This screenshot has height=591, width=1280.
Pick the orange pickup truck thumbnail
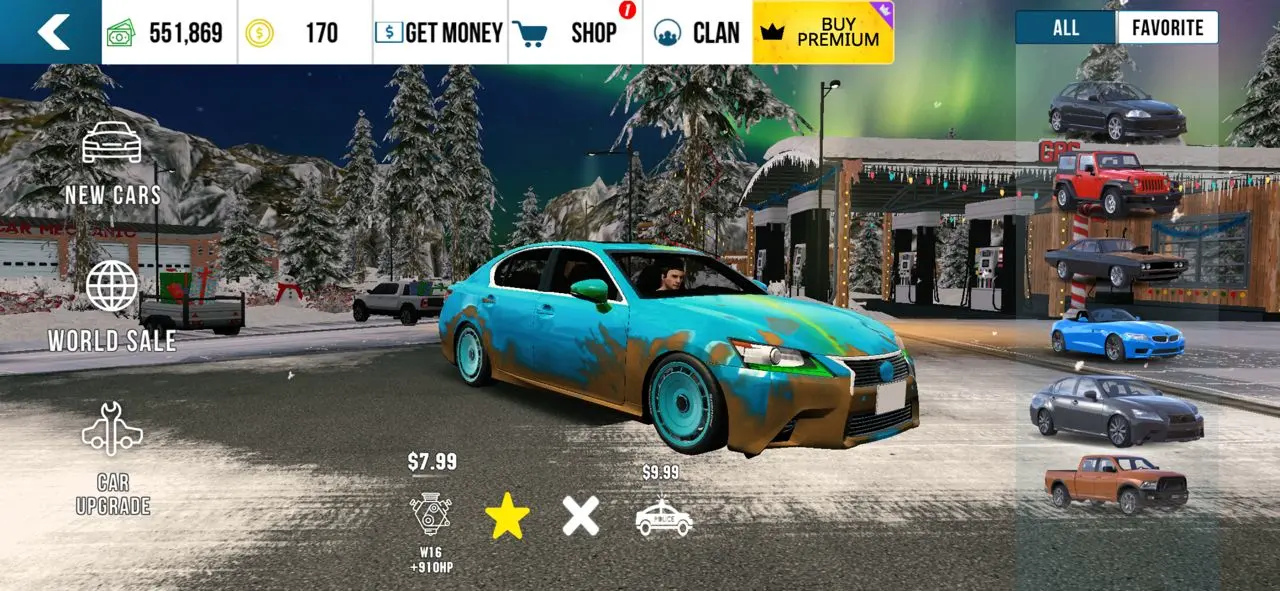pos(1116,483)
